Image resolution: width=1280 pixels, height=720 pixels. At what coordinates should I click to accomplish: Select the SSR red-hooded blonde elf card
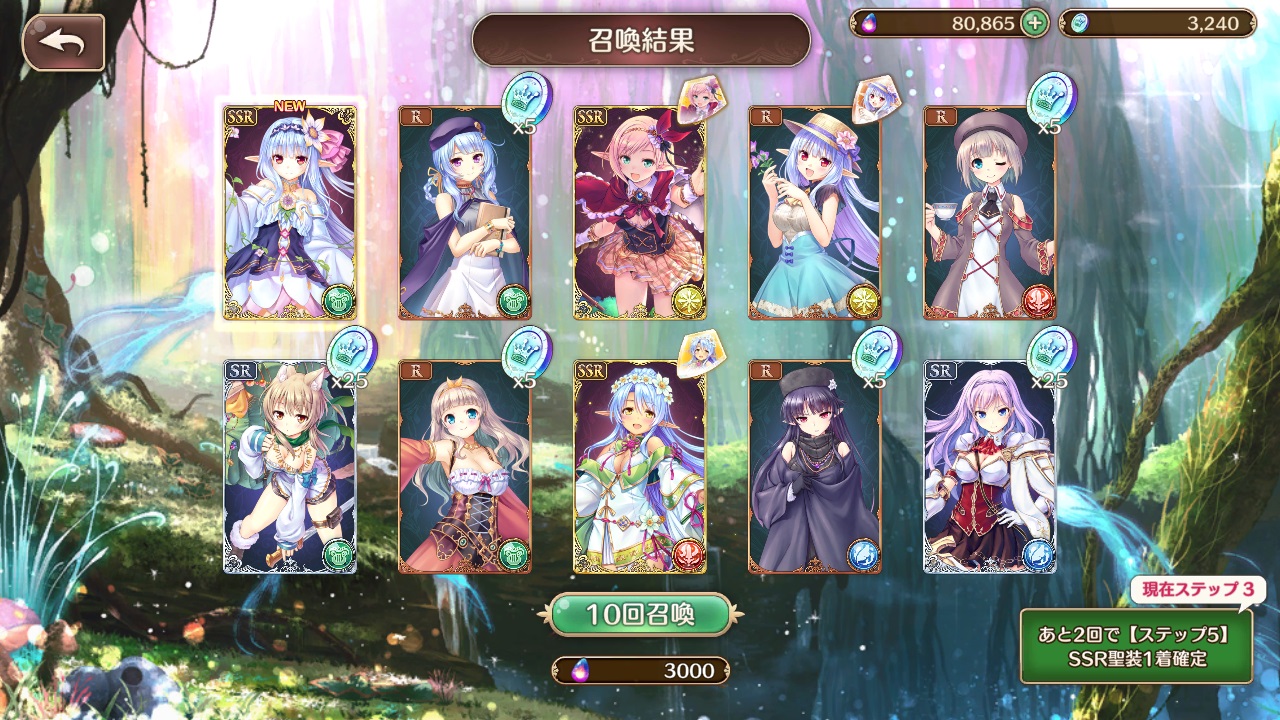point(639,212)
